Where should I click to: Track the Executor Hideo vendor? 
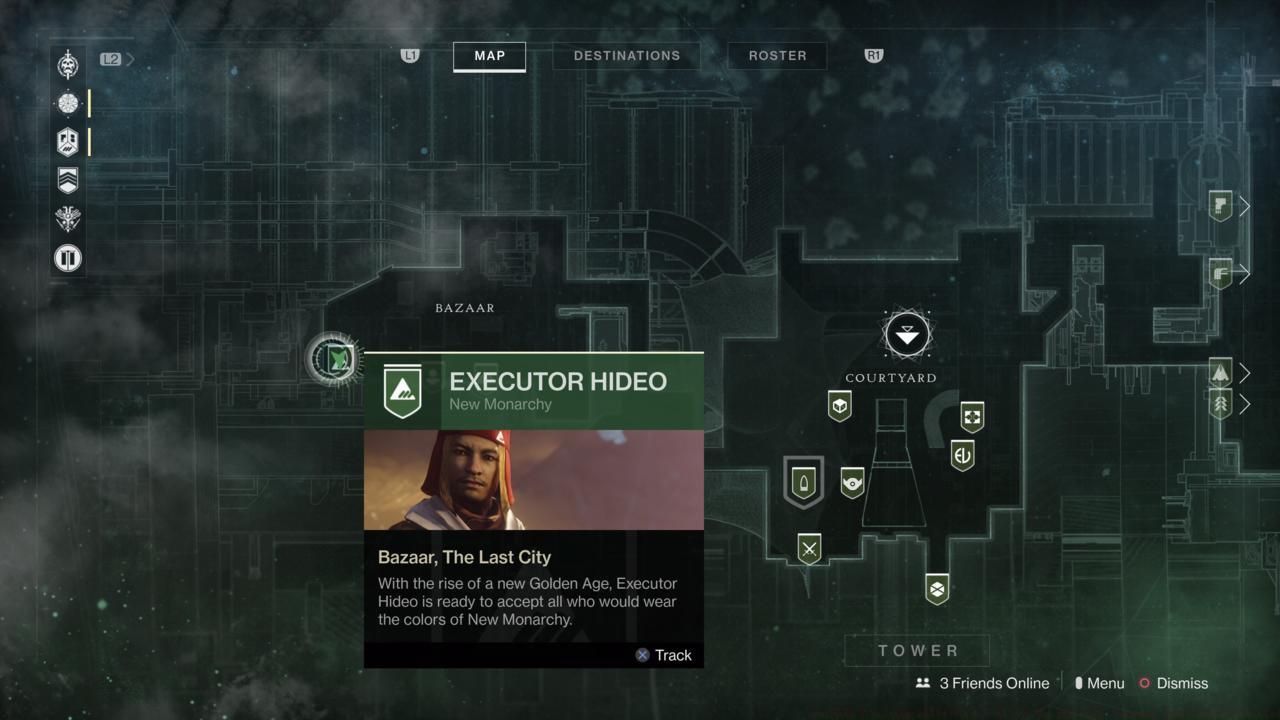click(663, 655)
